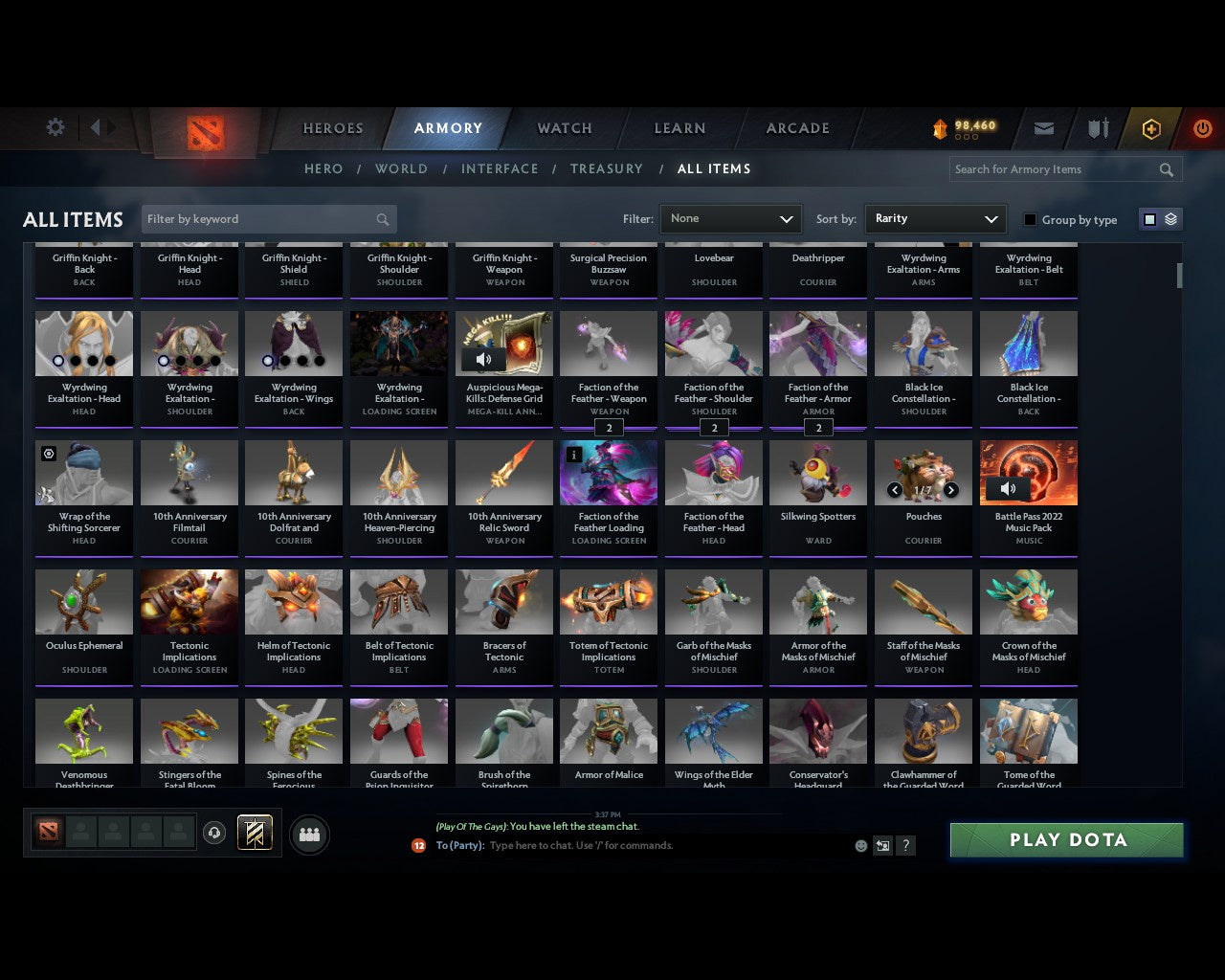The height and width of the screenshot is (980, 1225).
Task: Open the messages envelope icon
Action: [x=1043, y=128]
